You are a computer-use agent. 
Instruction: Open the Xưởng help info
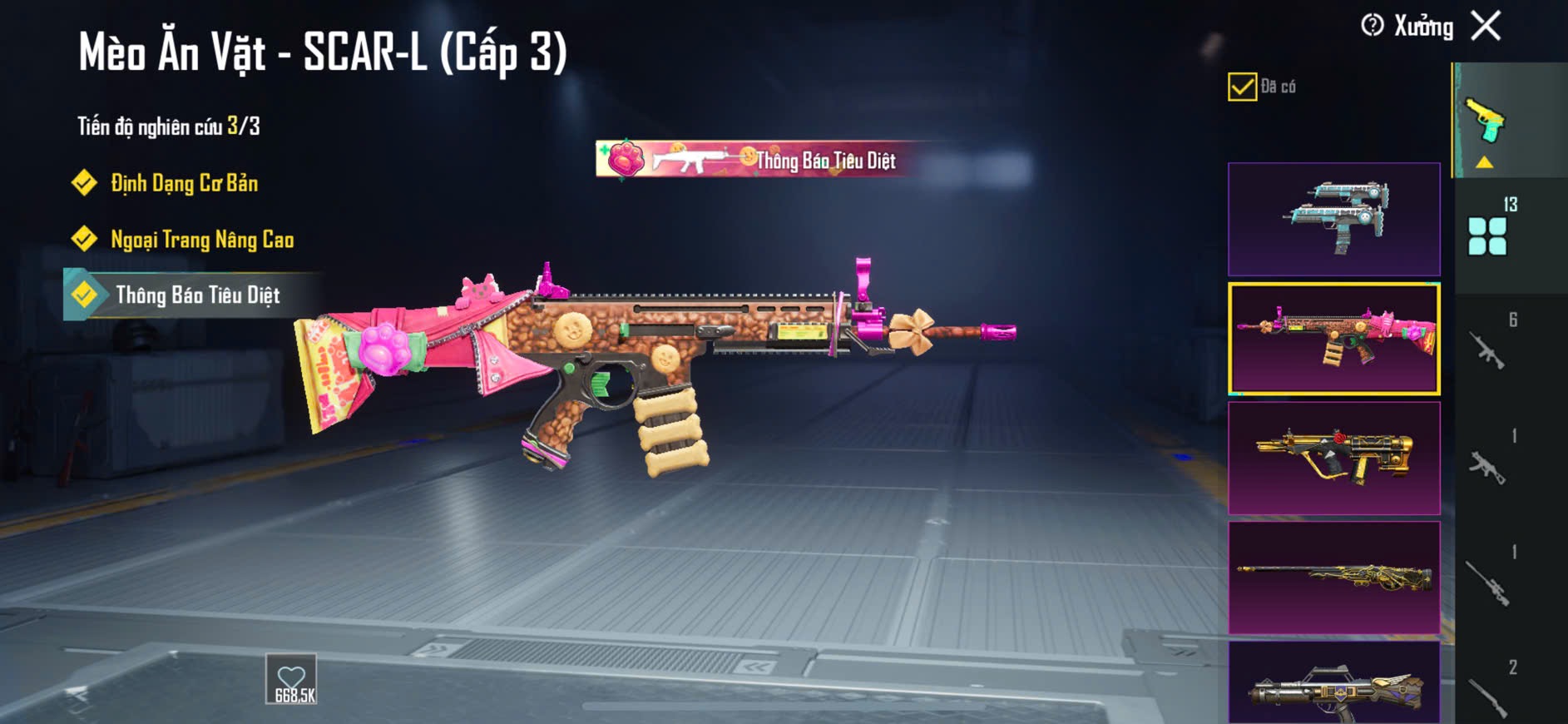pos(1373,26)
